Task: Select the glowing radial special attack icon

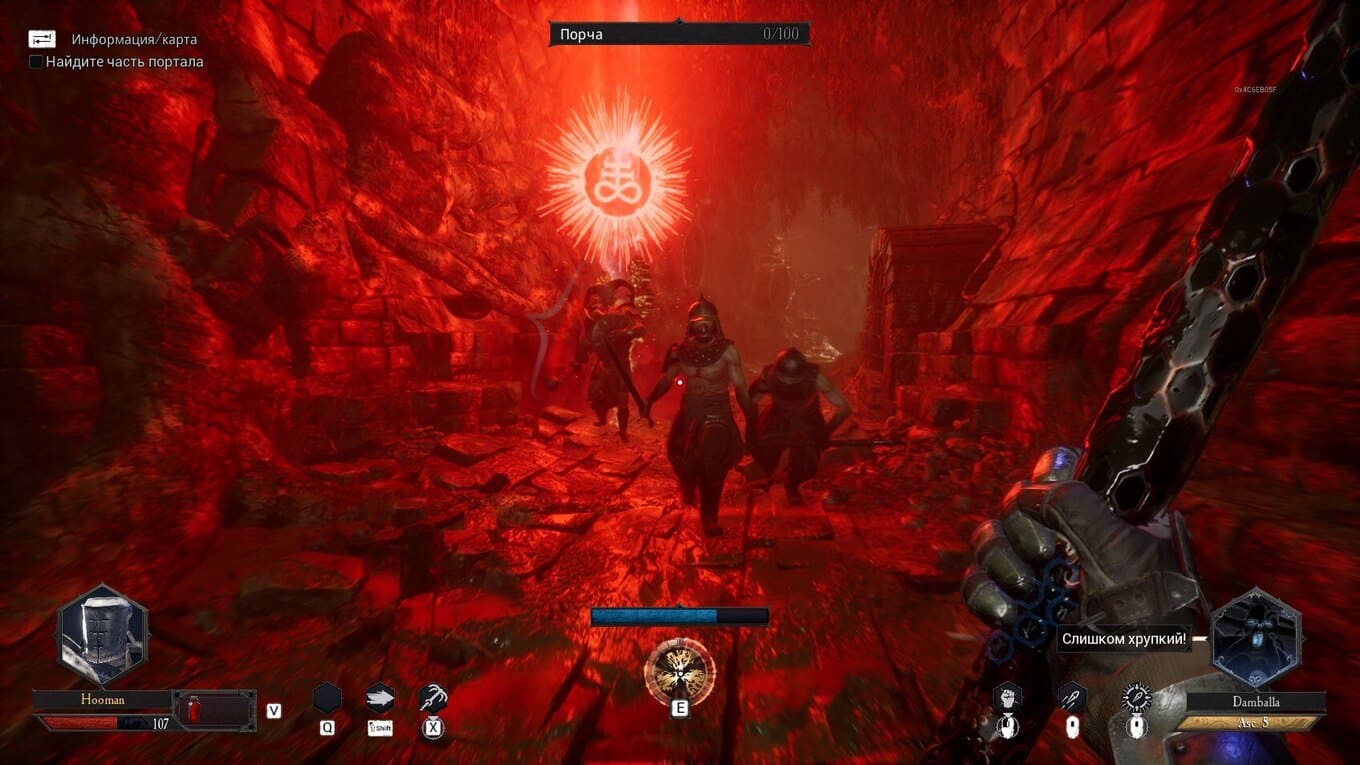Action: pos(1137,696)
